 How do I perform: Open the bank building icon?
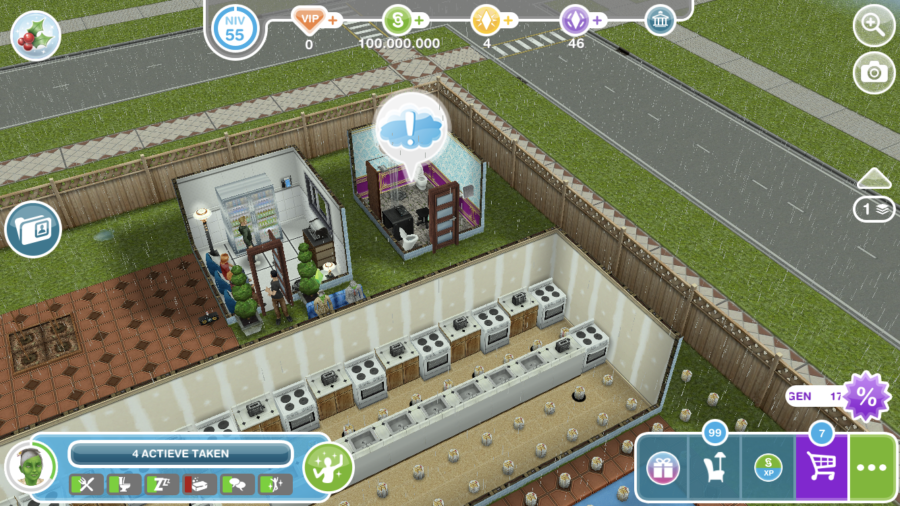coord(660,20)
